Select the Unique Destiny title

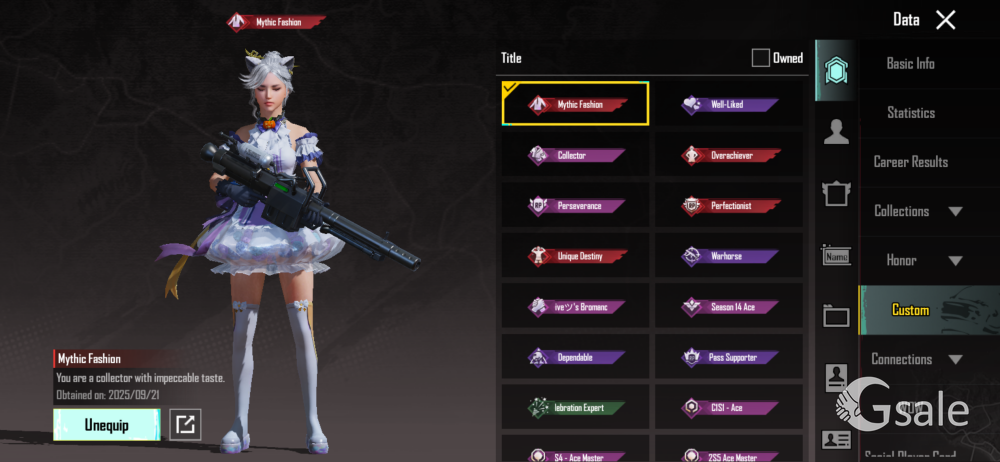point(576,256)
